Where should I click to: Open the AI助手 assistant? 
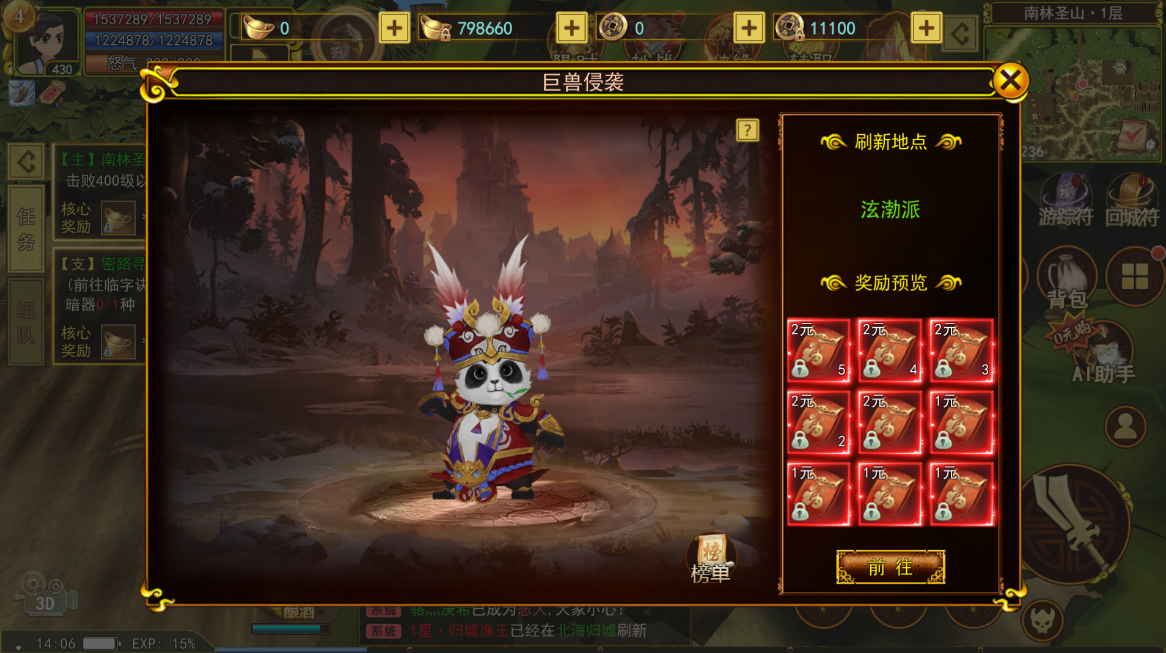(1105, 355)
